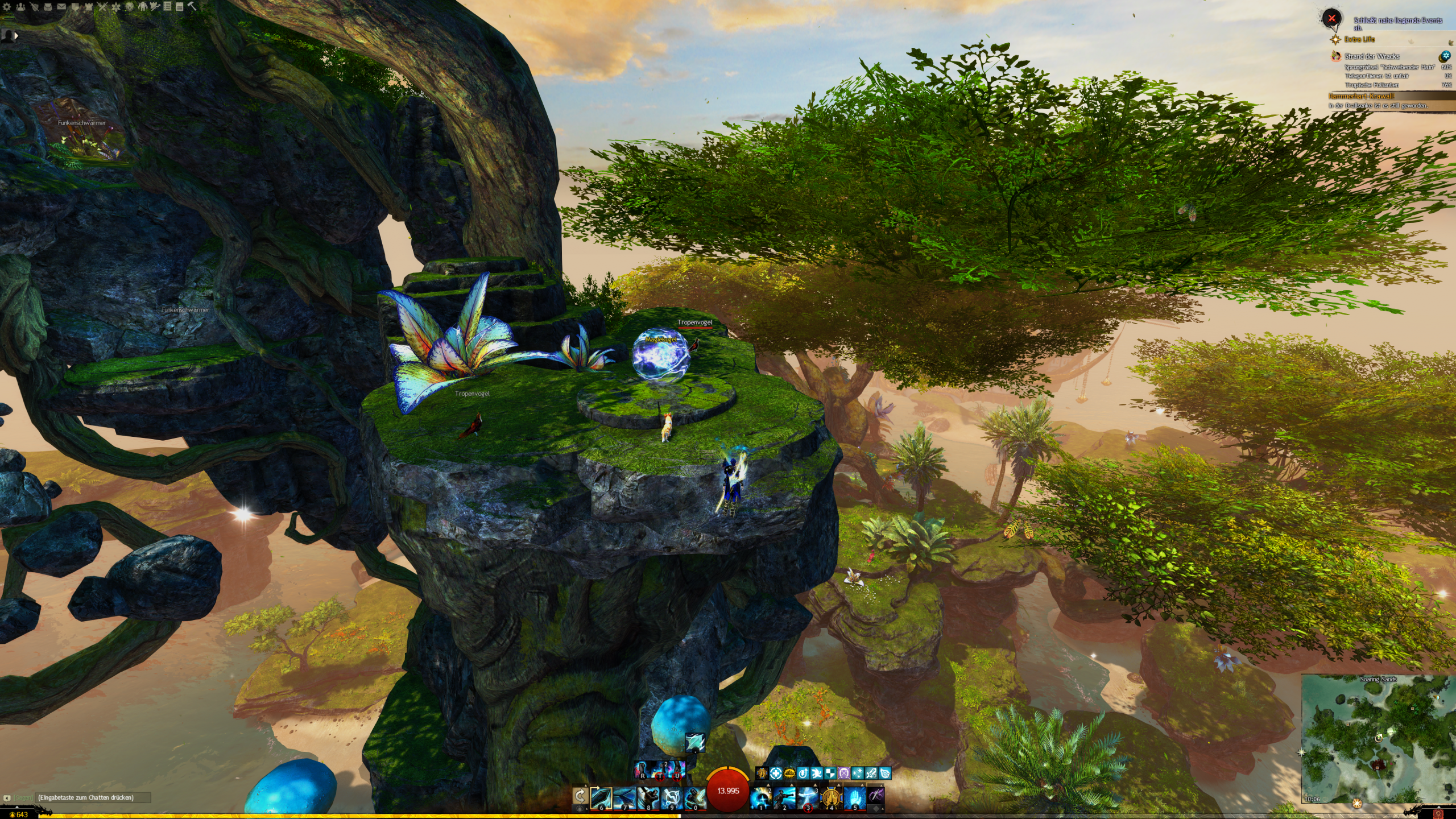This screenshot has height=819, width=1456.
Task: Activate the sword swing skill in slot 8
Action: tap(648, 798)
